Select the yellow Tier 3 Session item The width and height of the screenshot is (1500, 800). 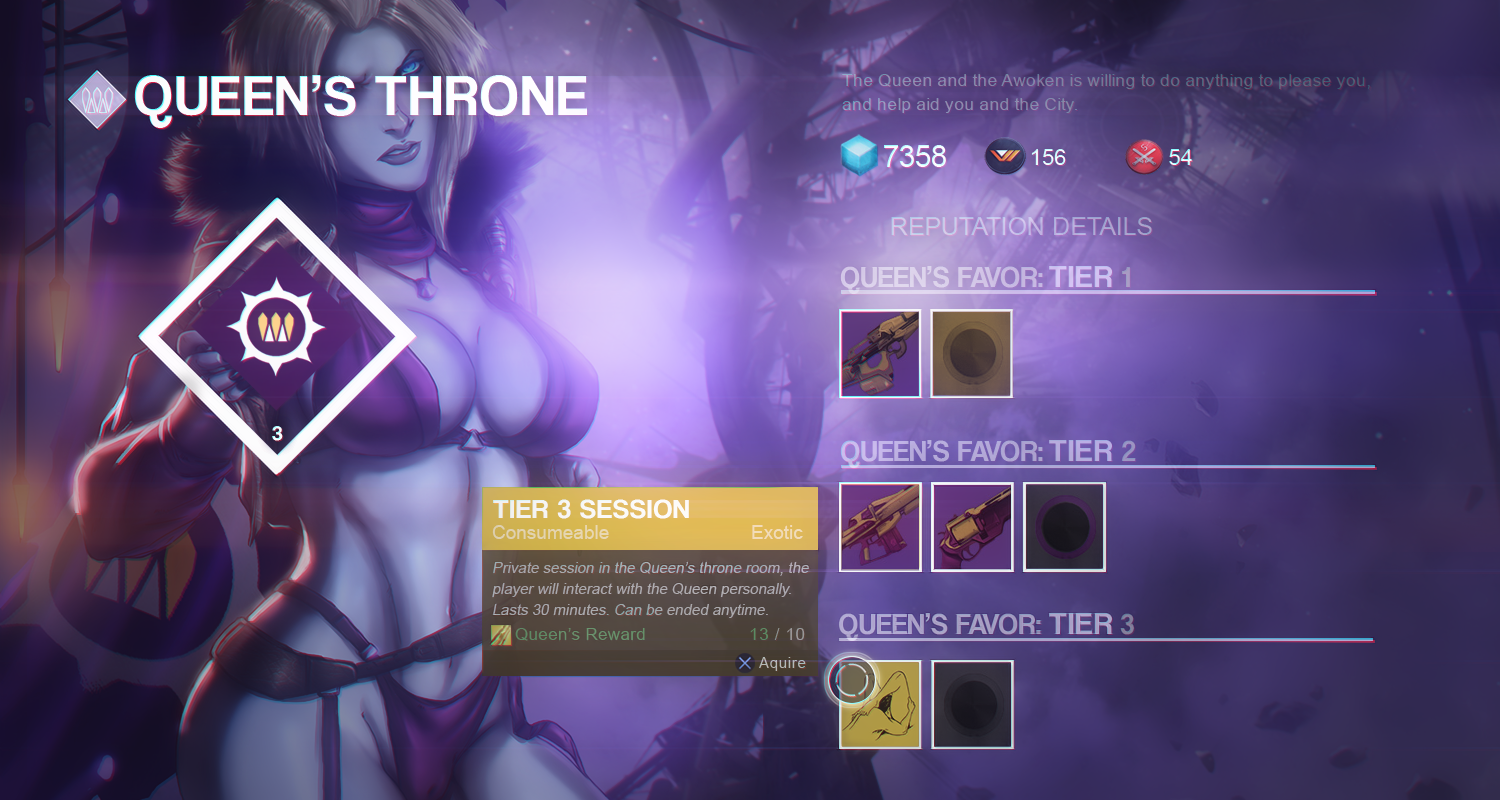880,704
